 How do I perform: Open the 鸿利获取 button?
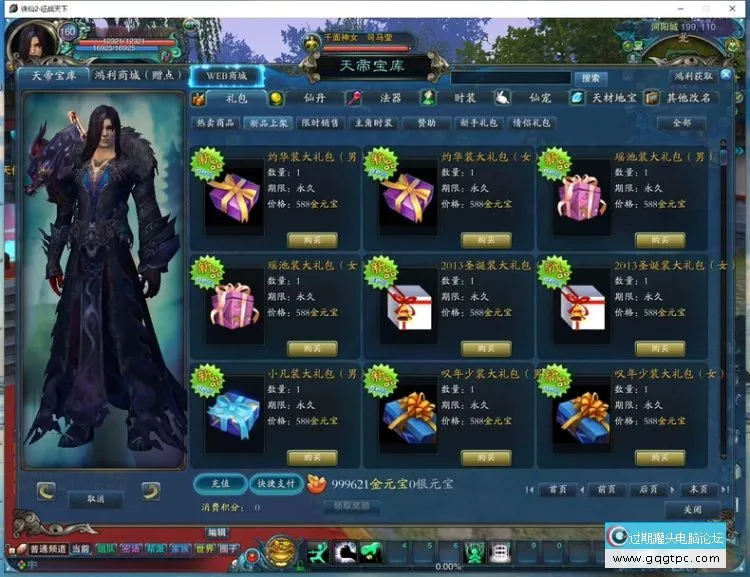coord(693,76)
